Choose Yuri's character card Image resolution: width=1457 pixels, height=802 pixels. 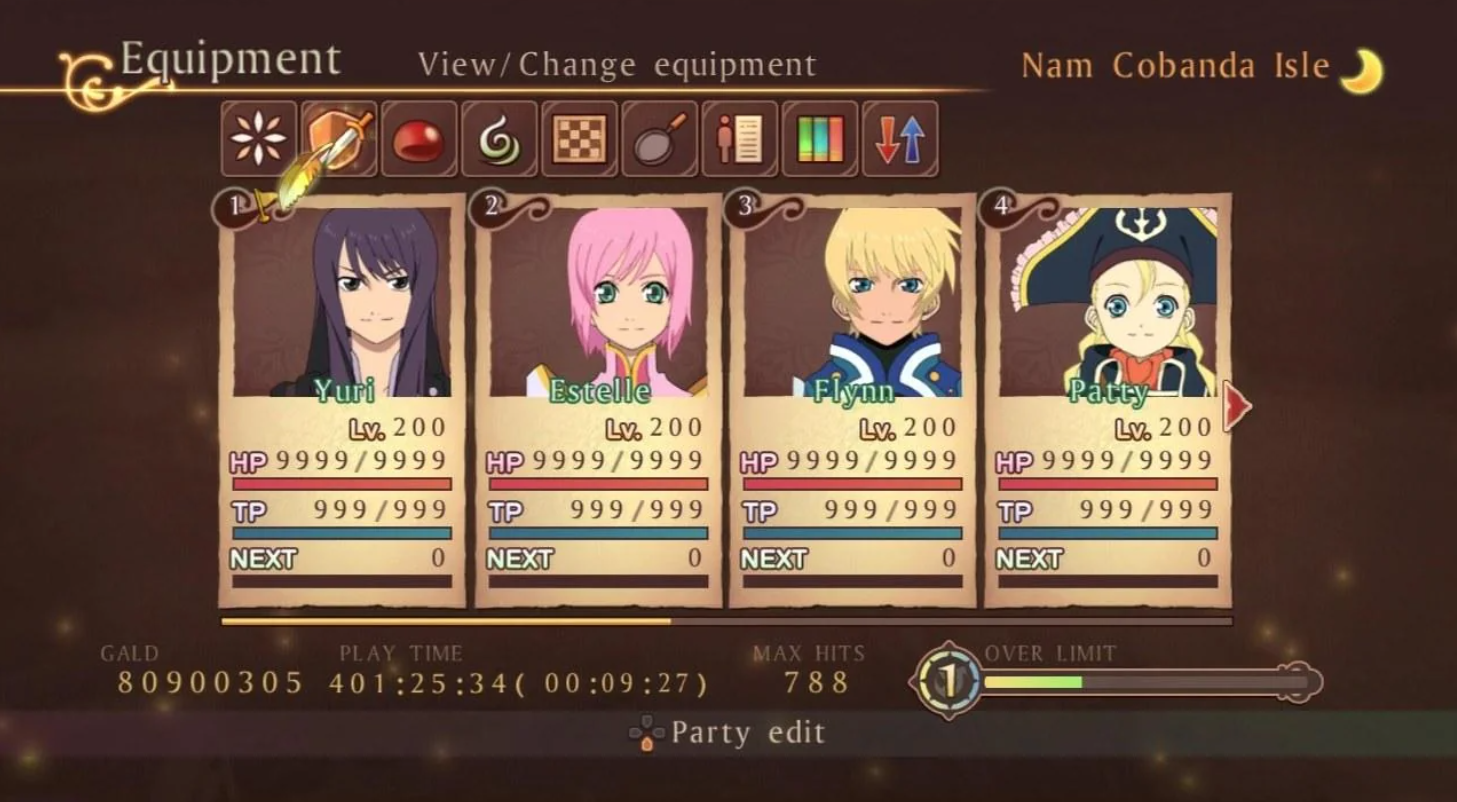(342, 400)
